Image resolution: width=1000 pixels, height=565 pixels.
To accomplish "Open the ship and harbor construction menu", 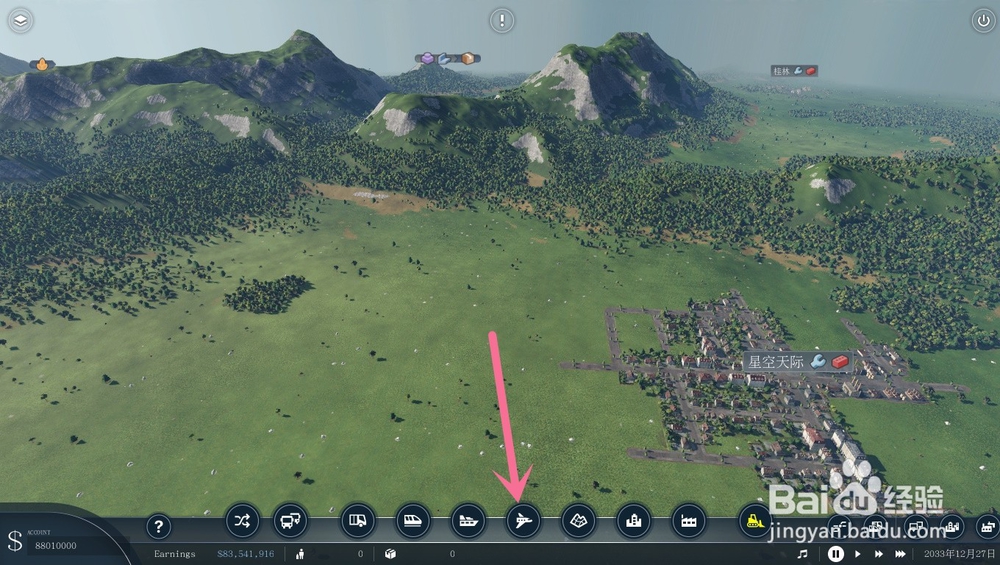I will pyautogui.click(x=468, y=520).
